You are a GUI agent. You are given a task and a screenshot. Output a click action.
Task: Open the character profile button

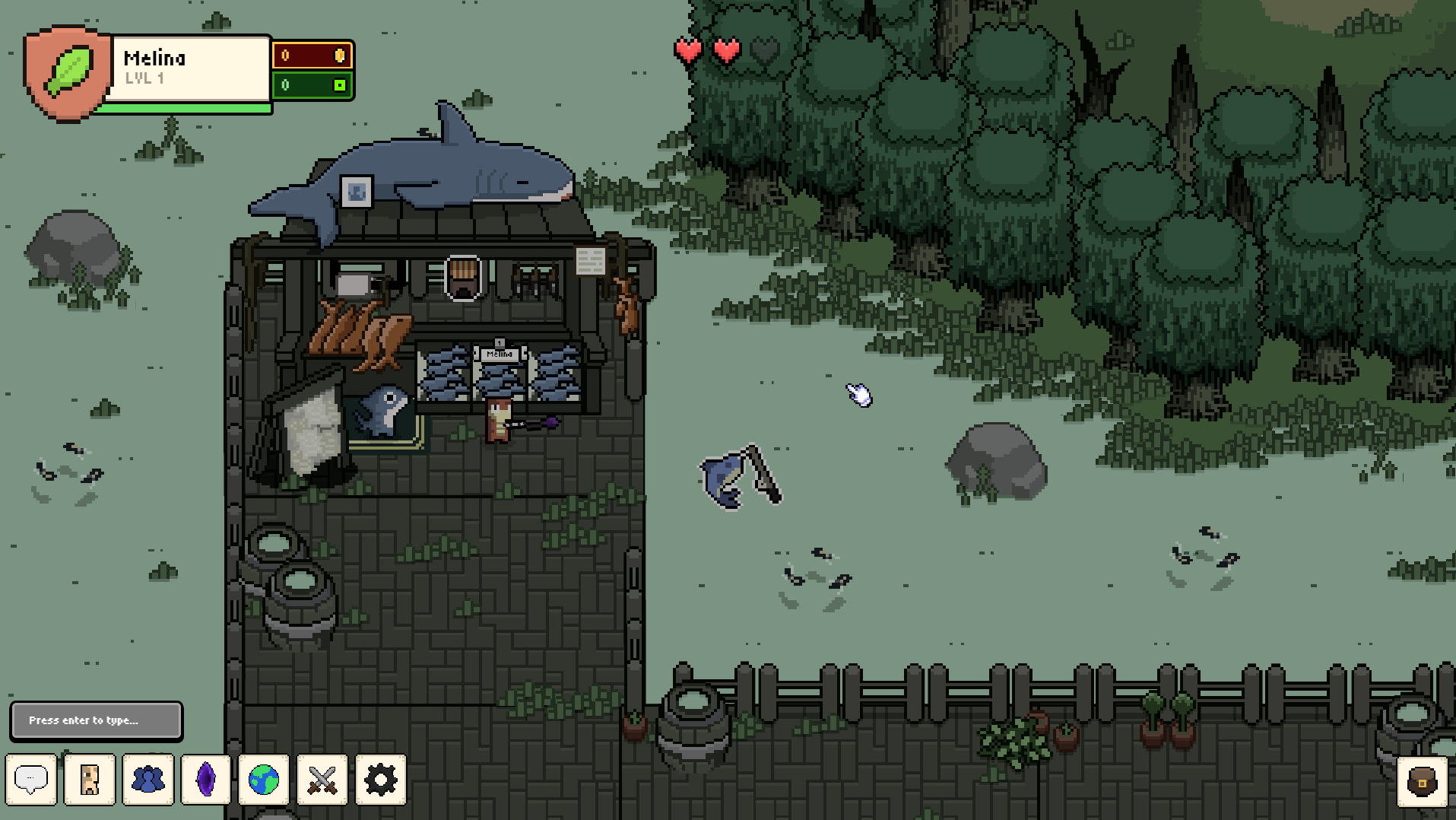pos(90,780)
